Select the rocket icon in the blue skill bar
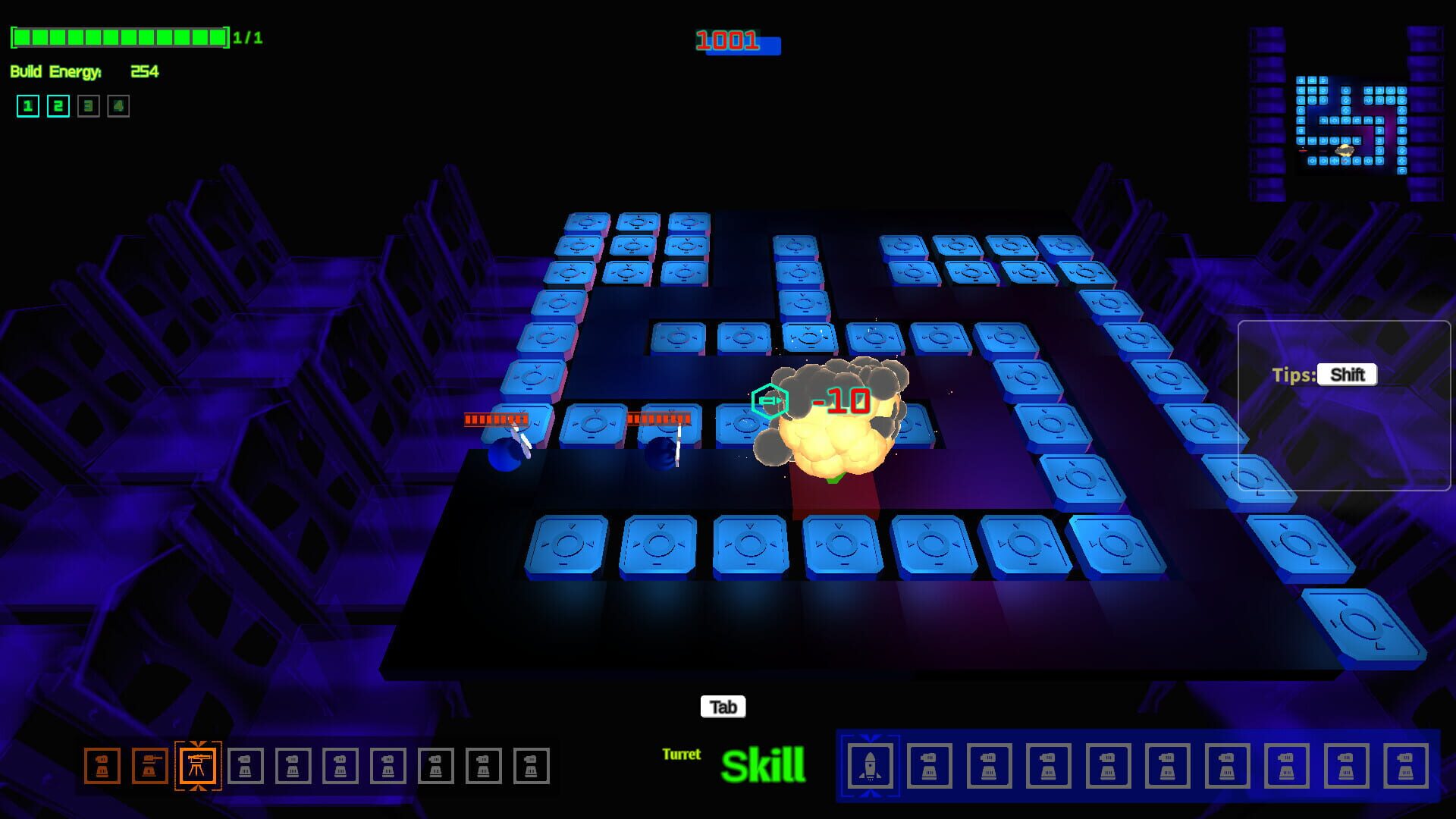 (872, 767)
